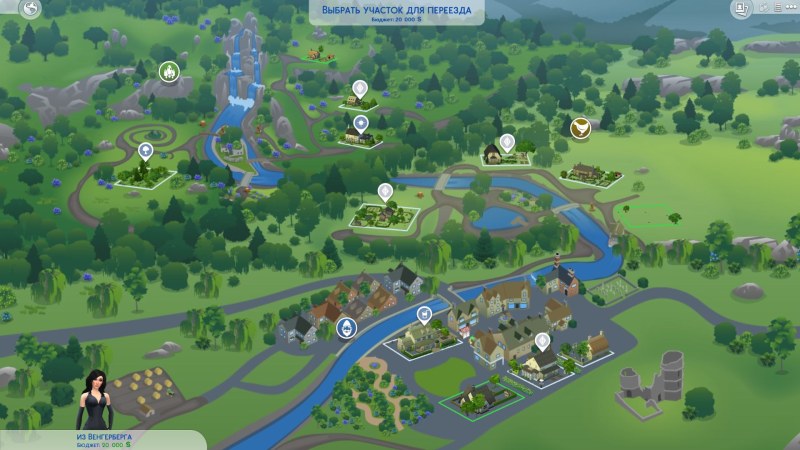Select the household portrait of the dark-haired Sim
This screenshot has height=450, width=800.
point(96,395)
